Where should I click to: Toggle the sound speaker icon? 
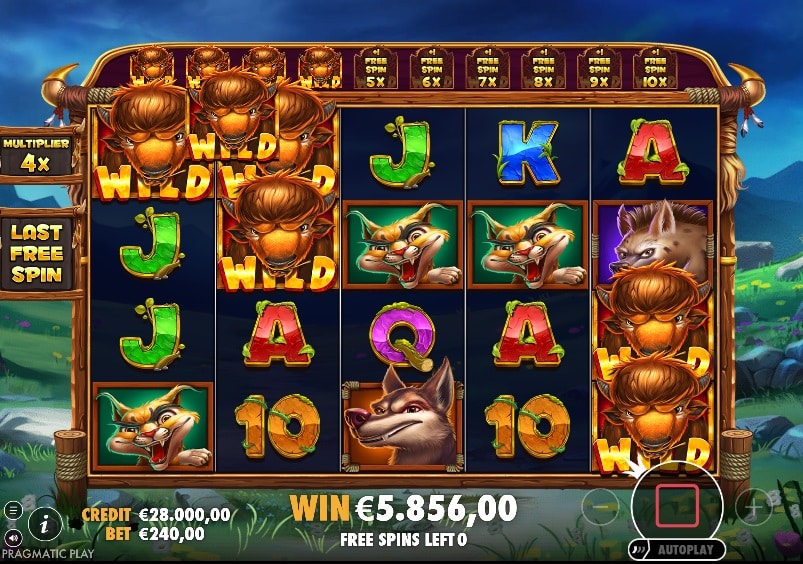pyautogui.click(x=13, y=537)
